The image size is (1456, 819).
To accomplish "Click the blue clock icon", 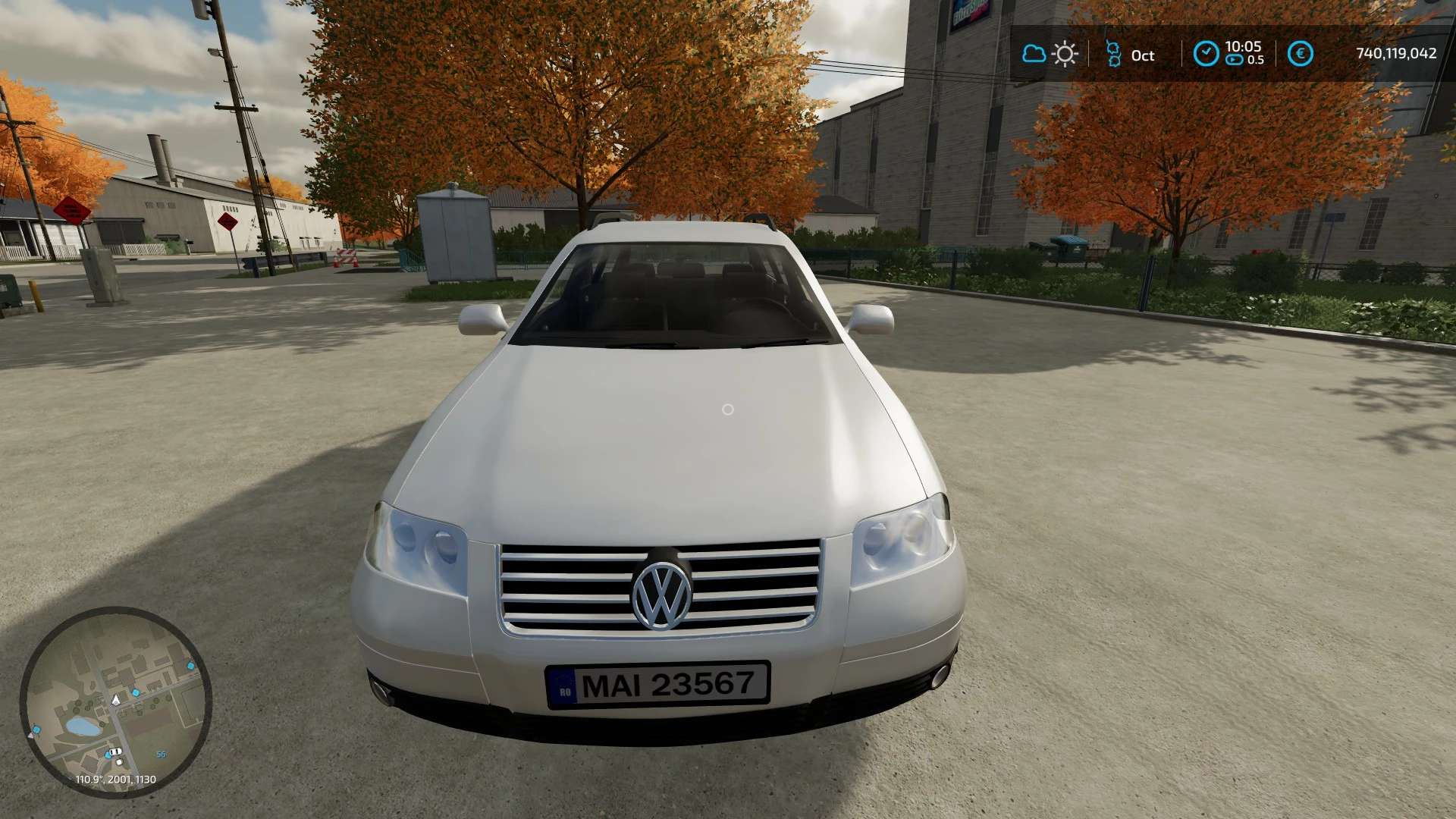I will pyautogui.click(x=1206, y=54).
